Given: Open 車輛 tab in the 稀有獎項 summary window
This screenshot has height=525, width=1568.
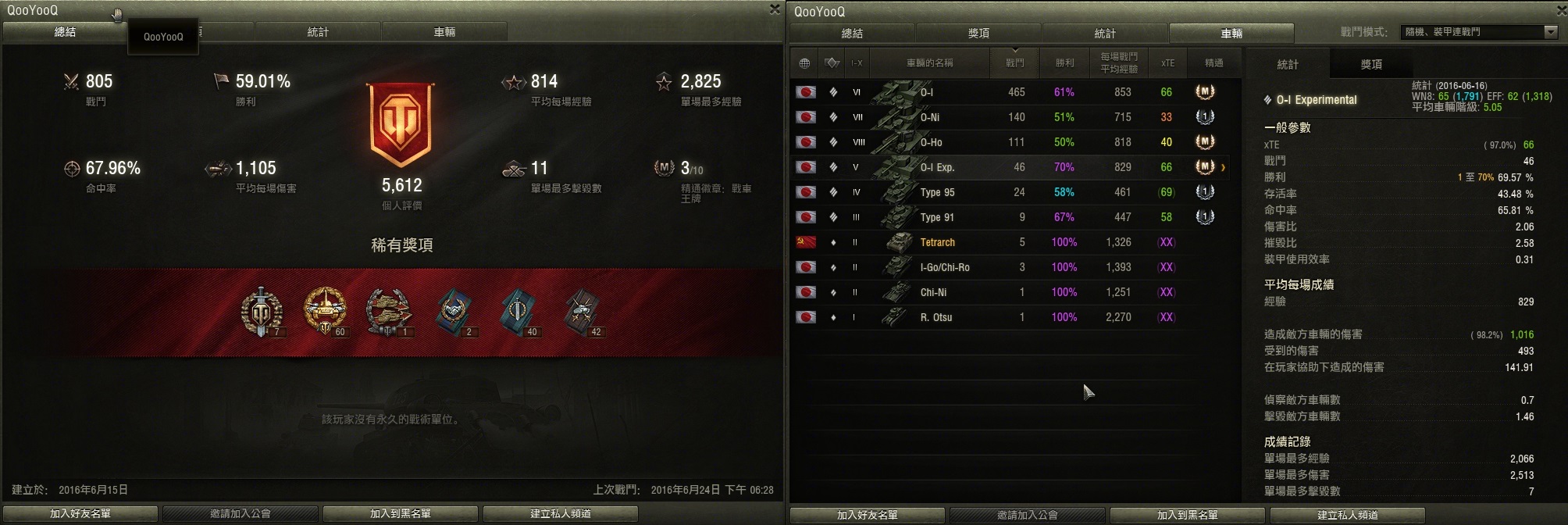Looking at the screenshot, I should pos(444,32).
